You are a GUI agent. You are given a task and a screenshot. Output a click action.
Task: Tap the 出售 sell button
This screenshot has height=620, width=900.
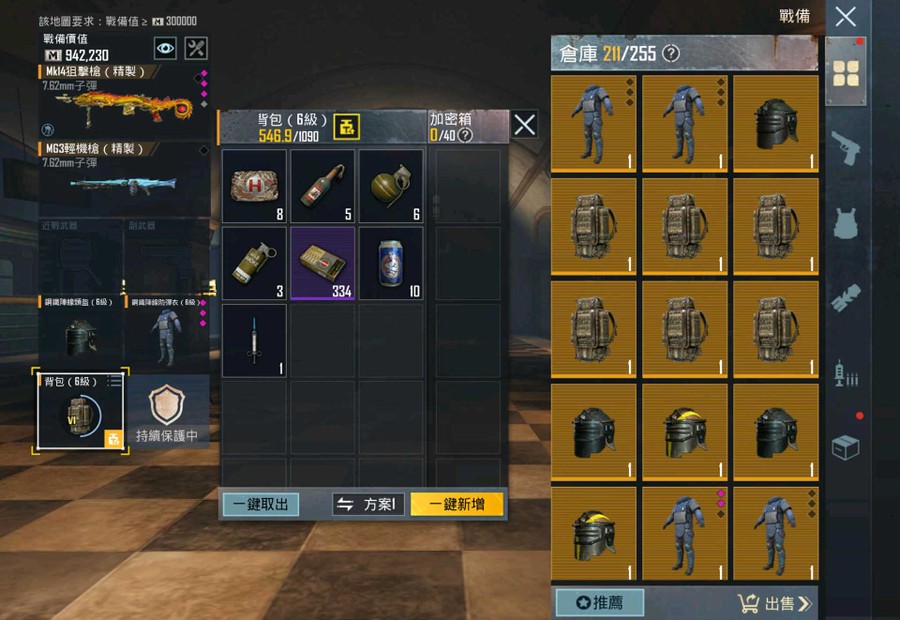775,602
